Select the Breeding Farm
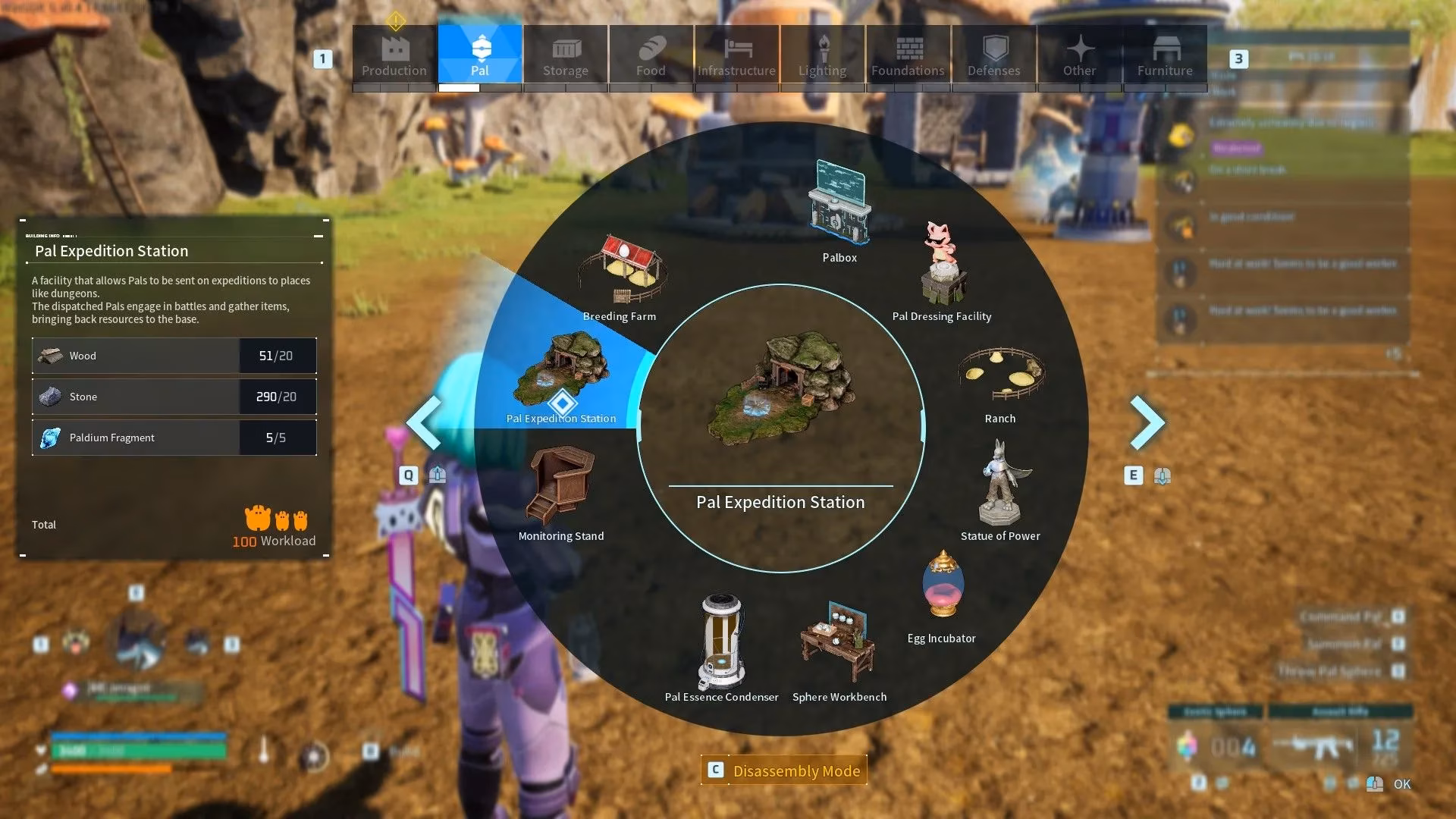 (620, 273)
